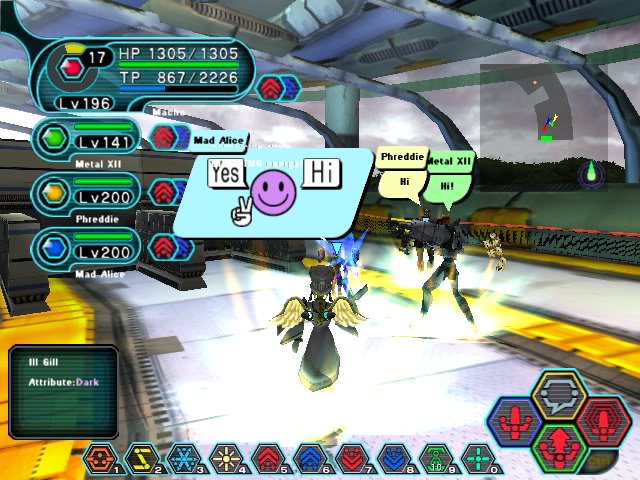640x480 pixels.
Task: Activate the green cross icon in slot 0
Action: click(478, 458)
